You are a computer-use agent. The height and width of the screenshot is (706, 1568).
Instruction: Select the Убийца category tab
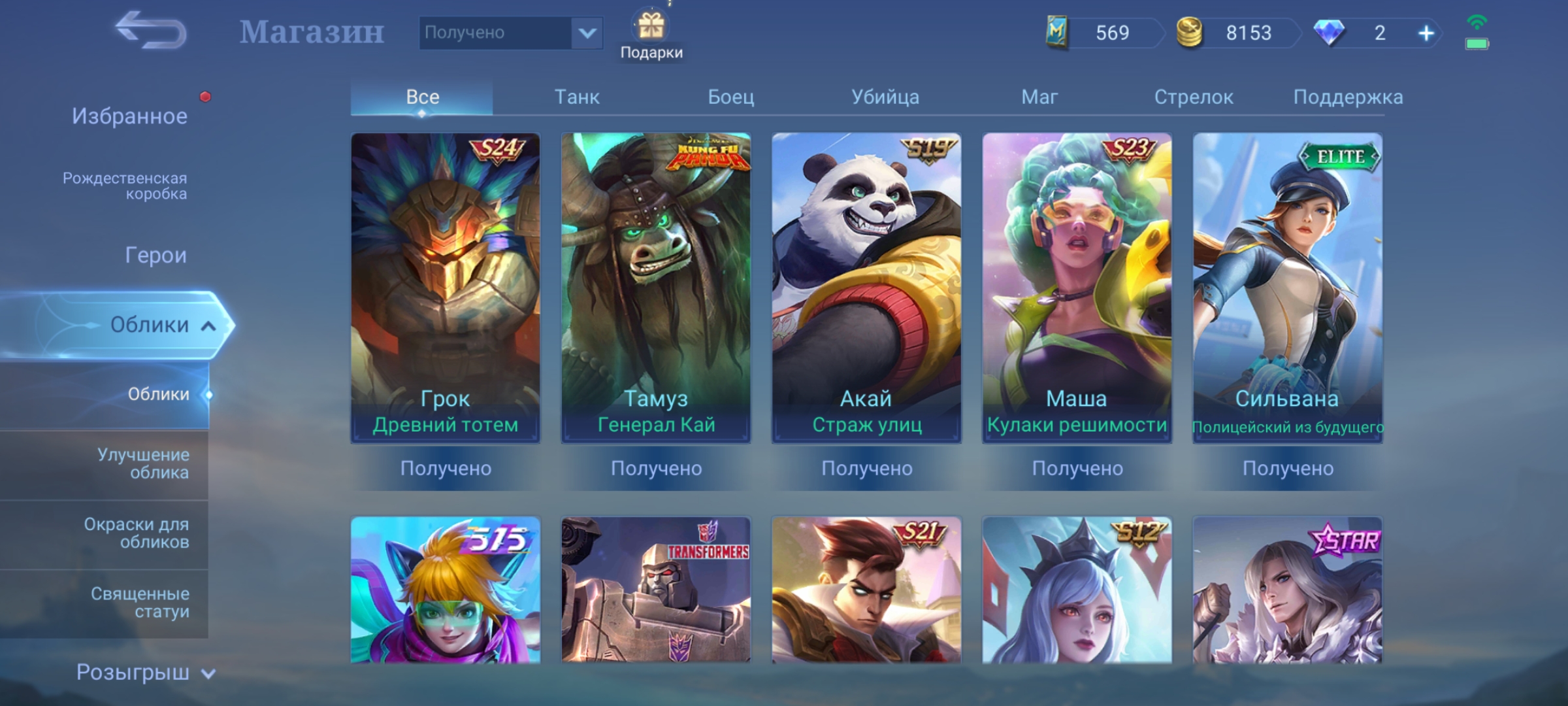[x=885, y=97]
